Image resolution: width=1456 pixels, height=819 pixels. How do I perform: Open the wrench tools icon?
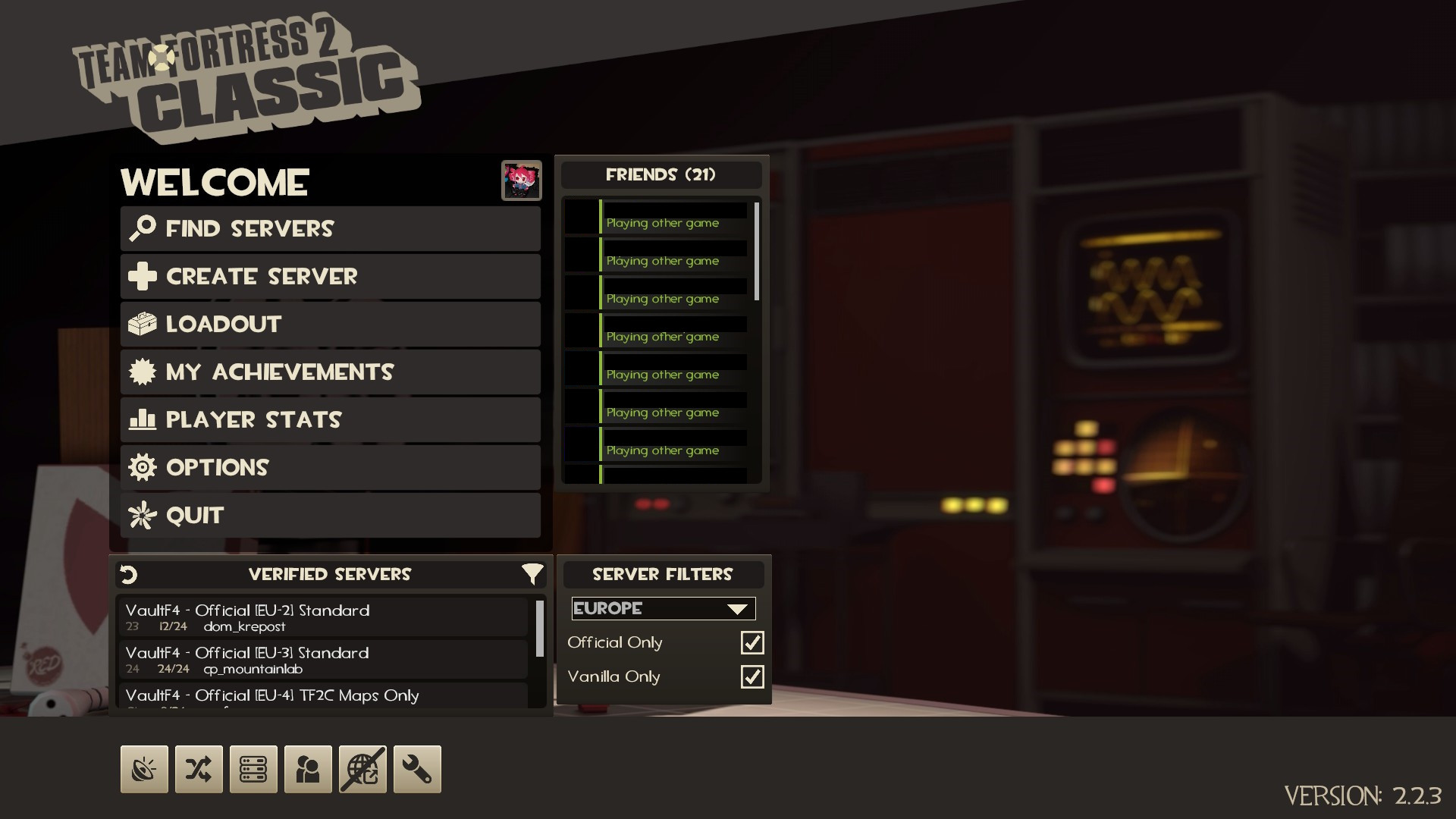[x=417, y=769]
